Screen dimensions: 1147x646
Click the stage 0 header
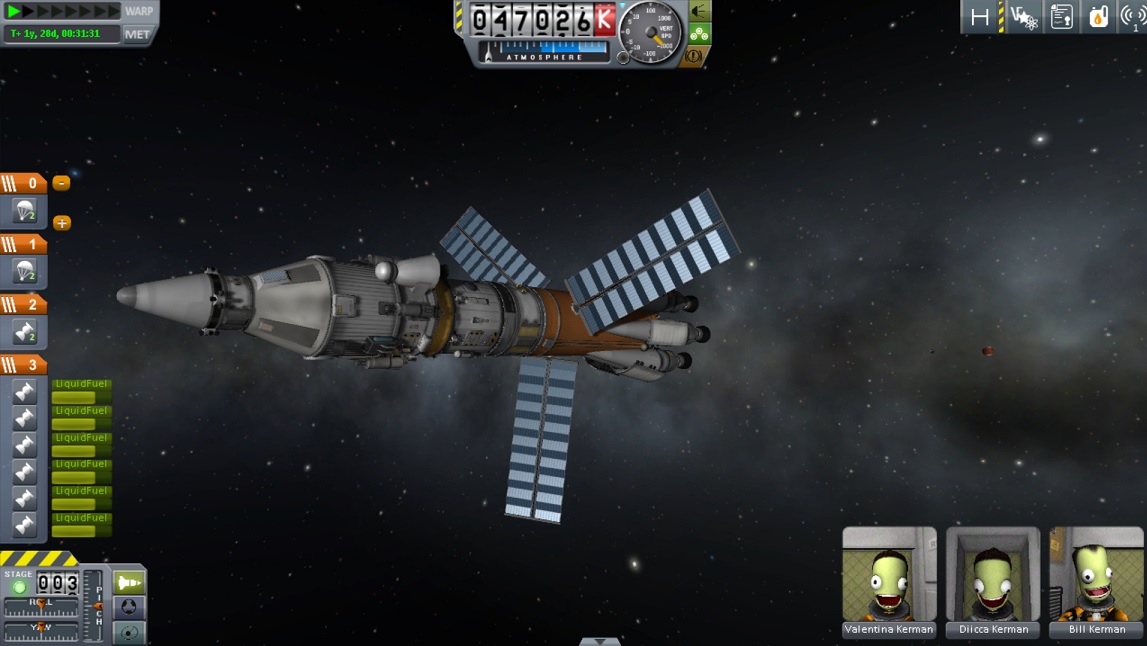pos(23,183)
